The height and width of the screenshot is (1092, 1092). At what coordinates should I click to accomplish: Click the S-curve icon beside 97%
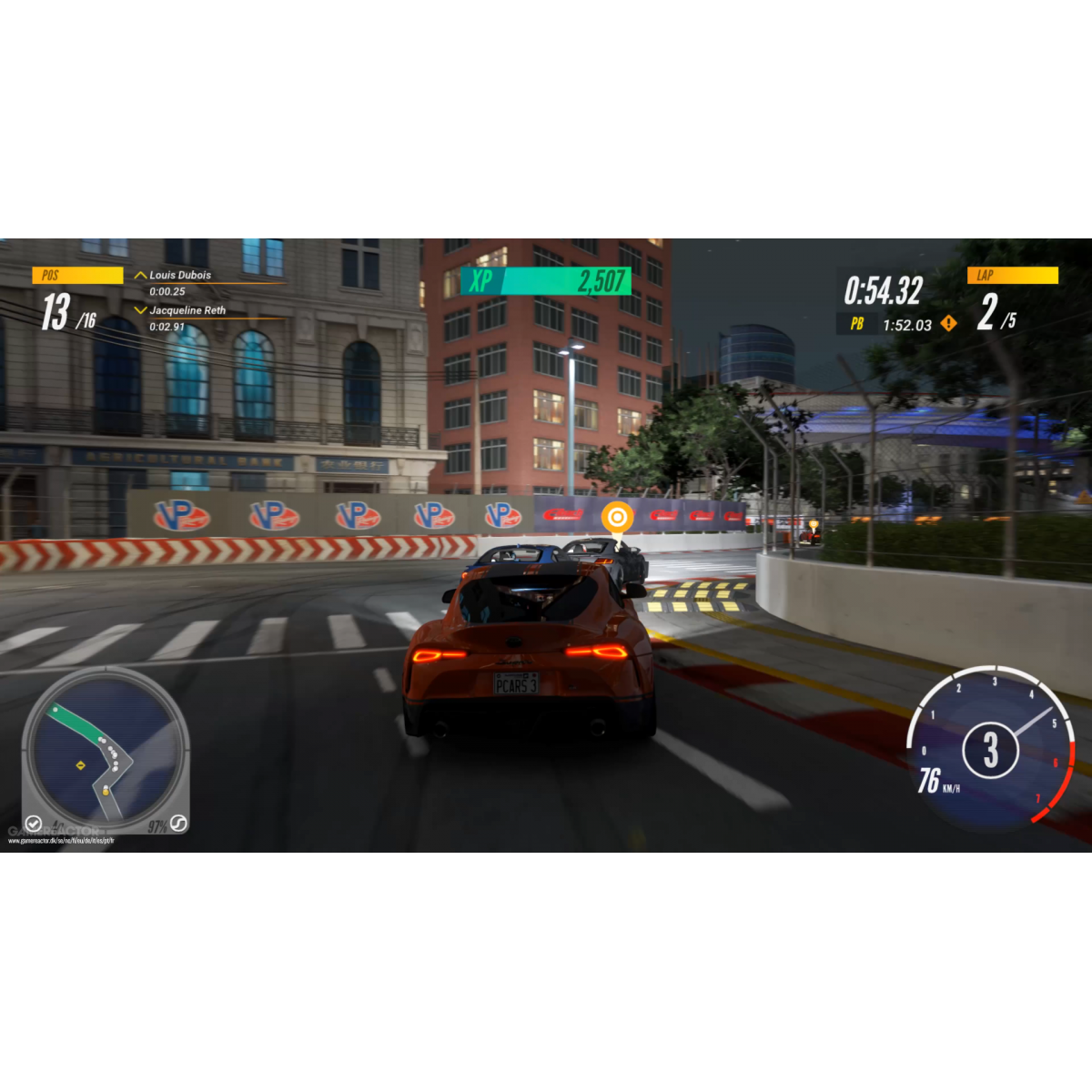pyautogui.click(x=178, y=824)
